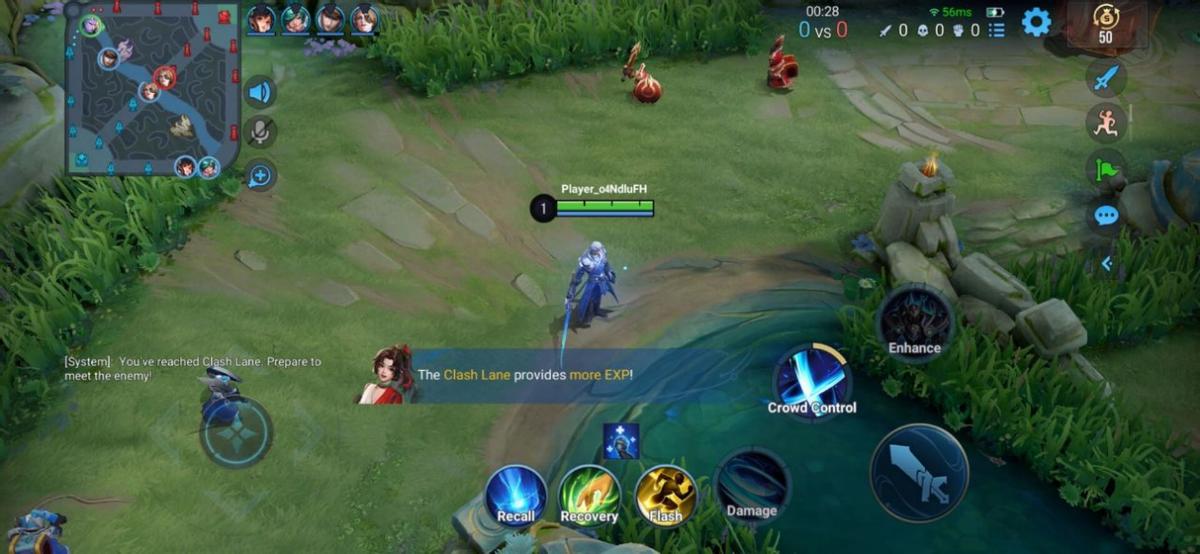Open the gold shop showing 50
Image resolution: width=1200 pixels, height=554 pixels.
click(1105, 24)
